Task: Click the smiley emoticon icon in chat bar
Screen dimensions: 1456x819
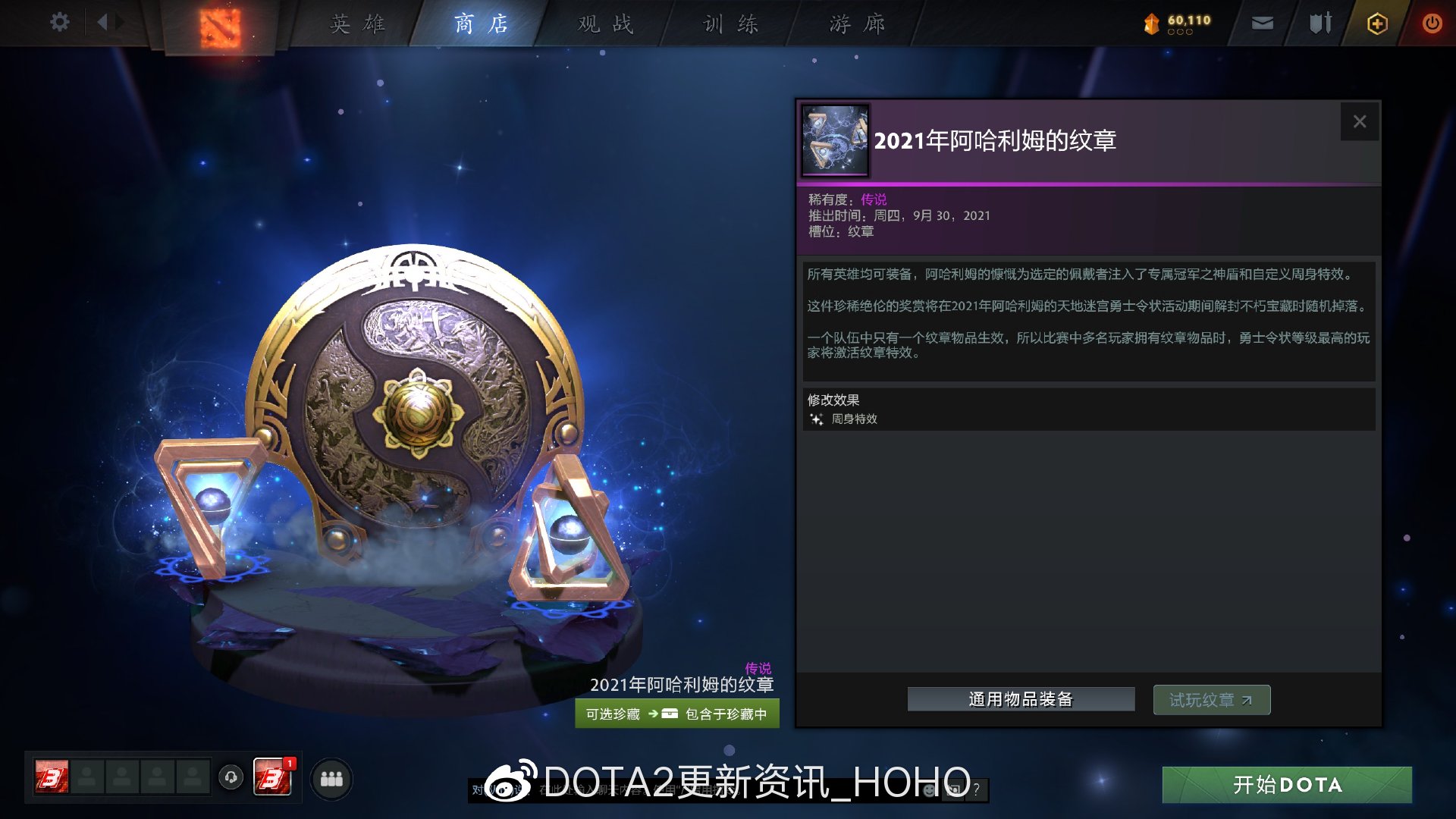Action: pos(927,790)
